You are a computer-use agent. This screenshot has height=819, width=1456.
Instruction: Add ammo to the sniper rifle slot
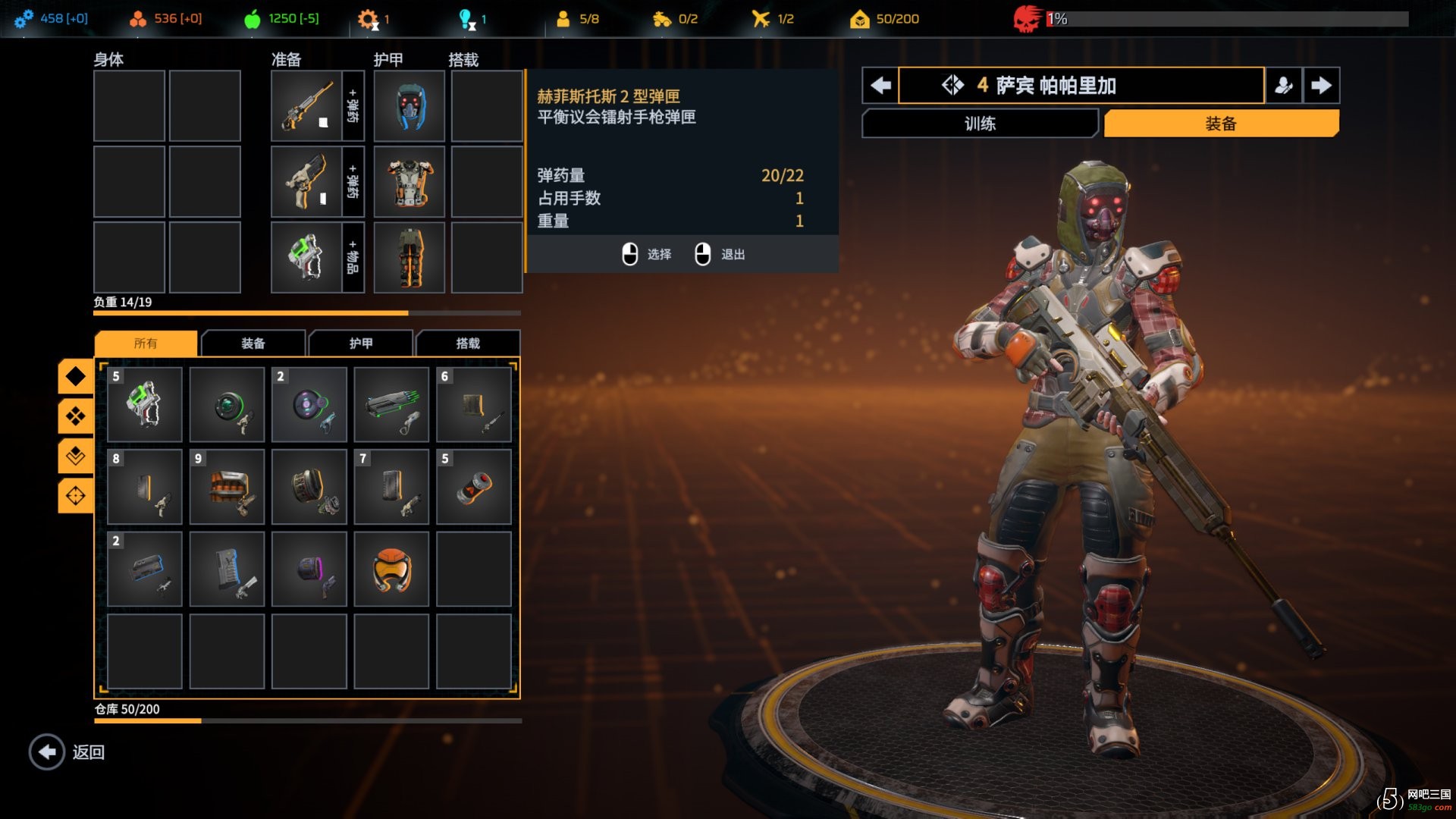[353, 106]
